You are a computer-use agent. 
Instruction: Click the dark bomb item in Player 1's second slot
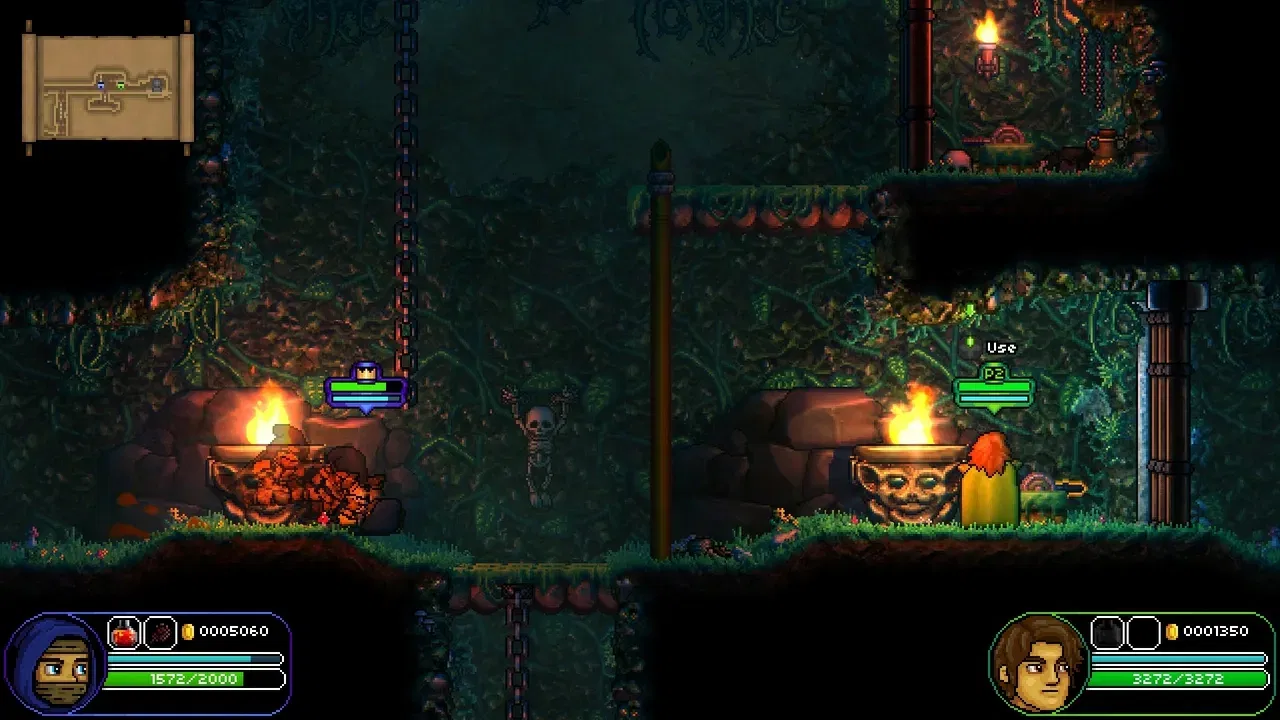point(160,632)
